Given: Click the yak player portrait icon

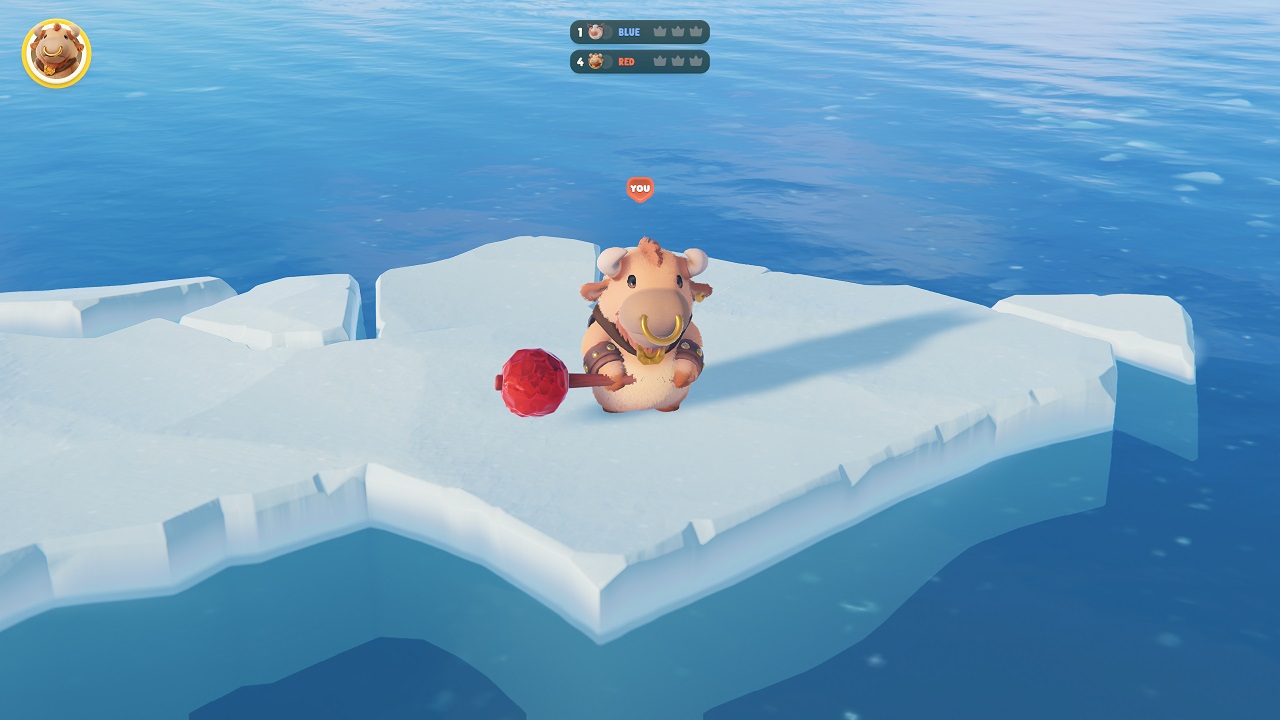Looking at the screenshot, I should (56, 53).
